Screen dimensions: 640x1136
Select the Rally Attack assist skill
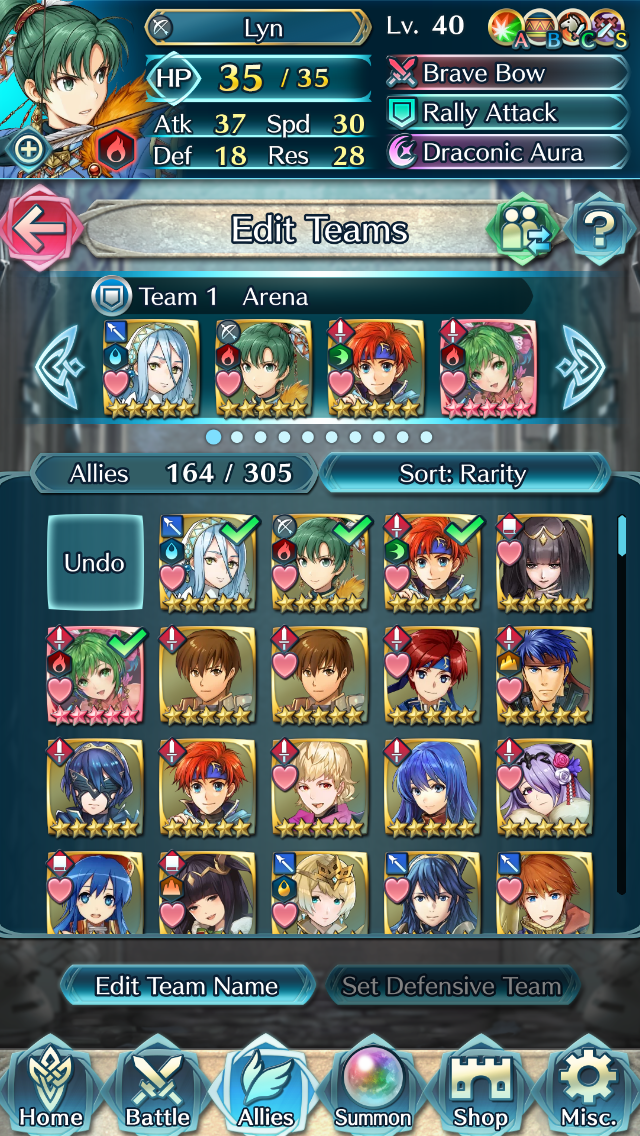pos(507,113)
